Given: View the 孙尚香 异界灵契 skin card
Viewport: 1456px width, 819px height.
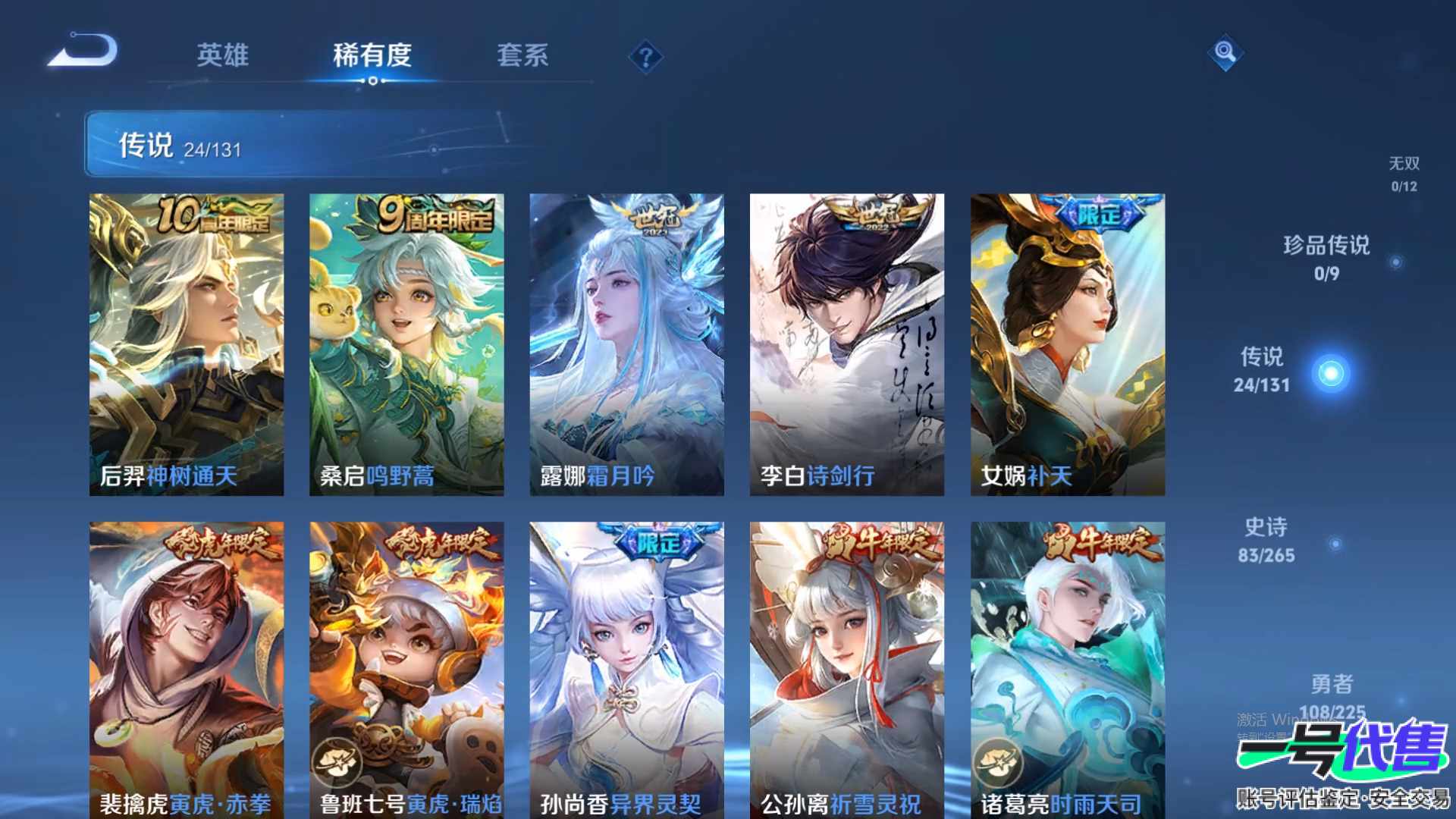Looking at the screenshot, I should point(626,669).
